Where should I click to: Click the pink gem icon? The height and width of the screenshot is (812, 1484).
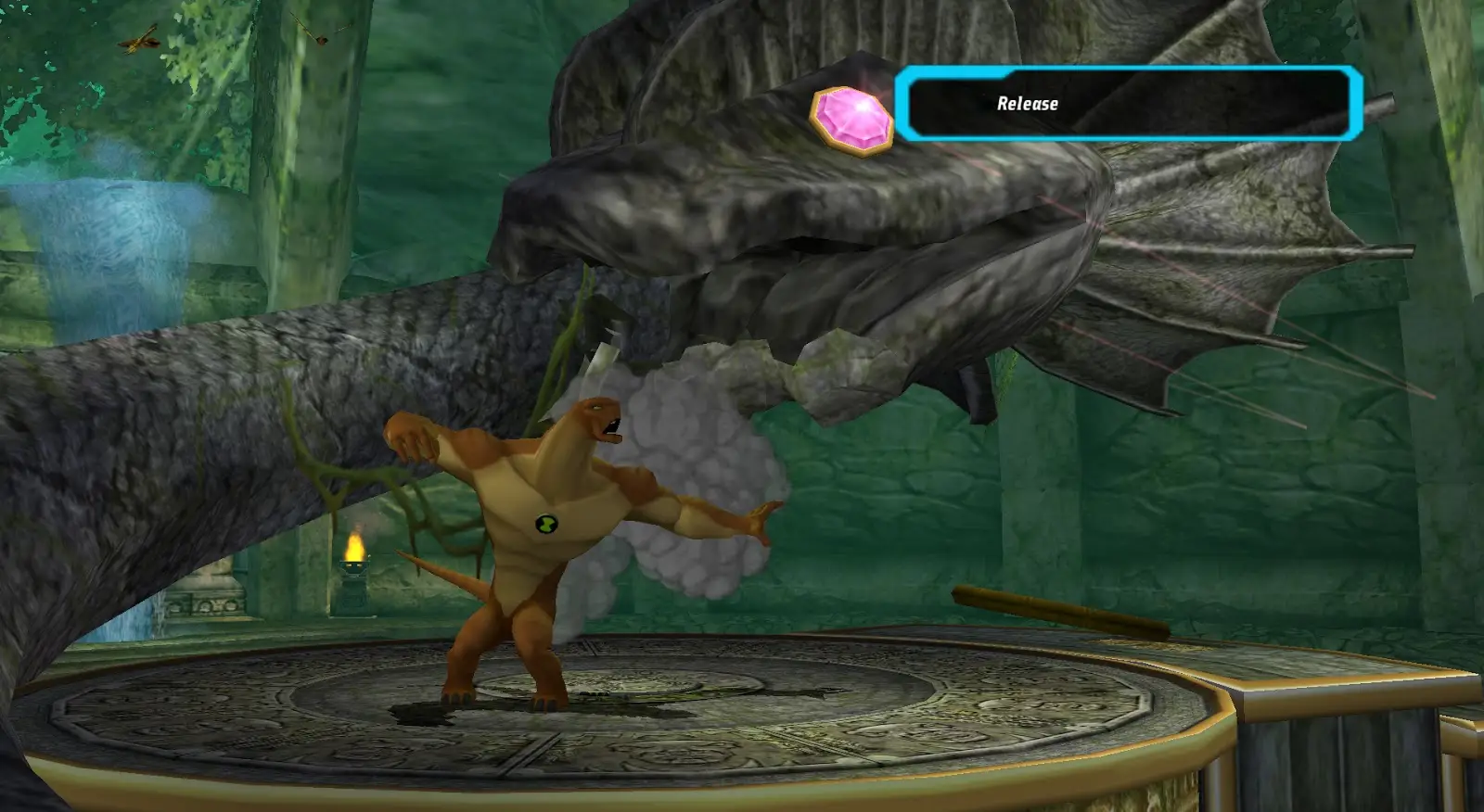click(x=851, y=119)
